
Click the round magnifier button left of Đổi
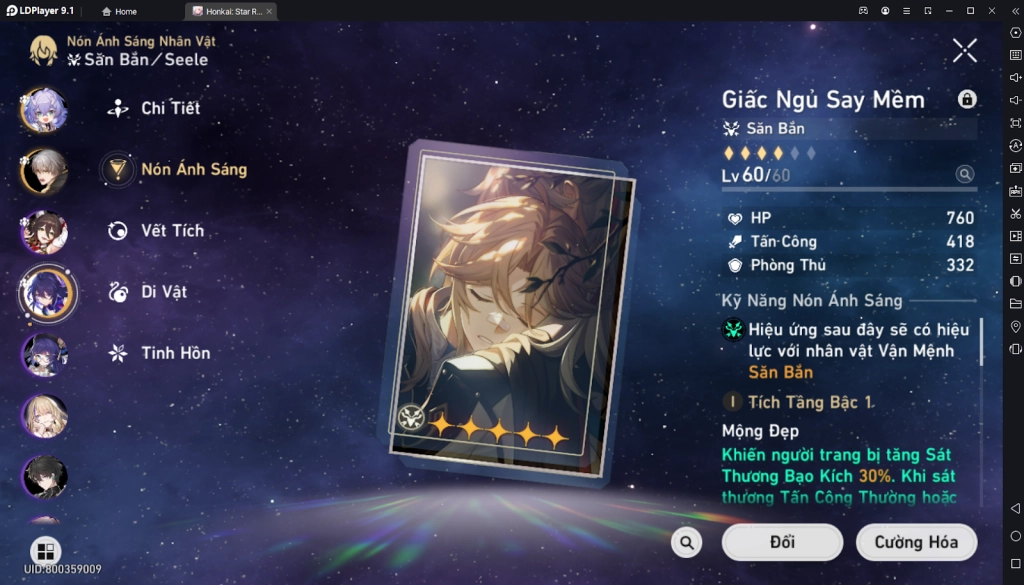pos(686,542)
